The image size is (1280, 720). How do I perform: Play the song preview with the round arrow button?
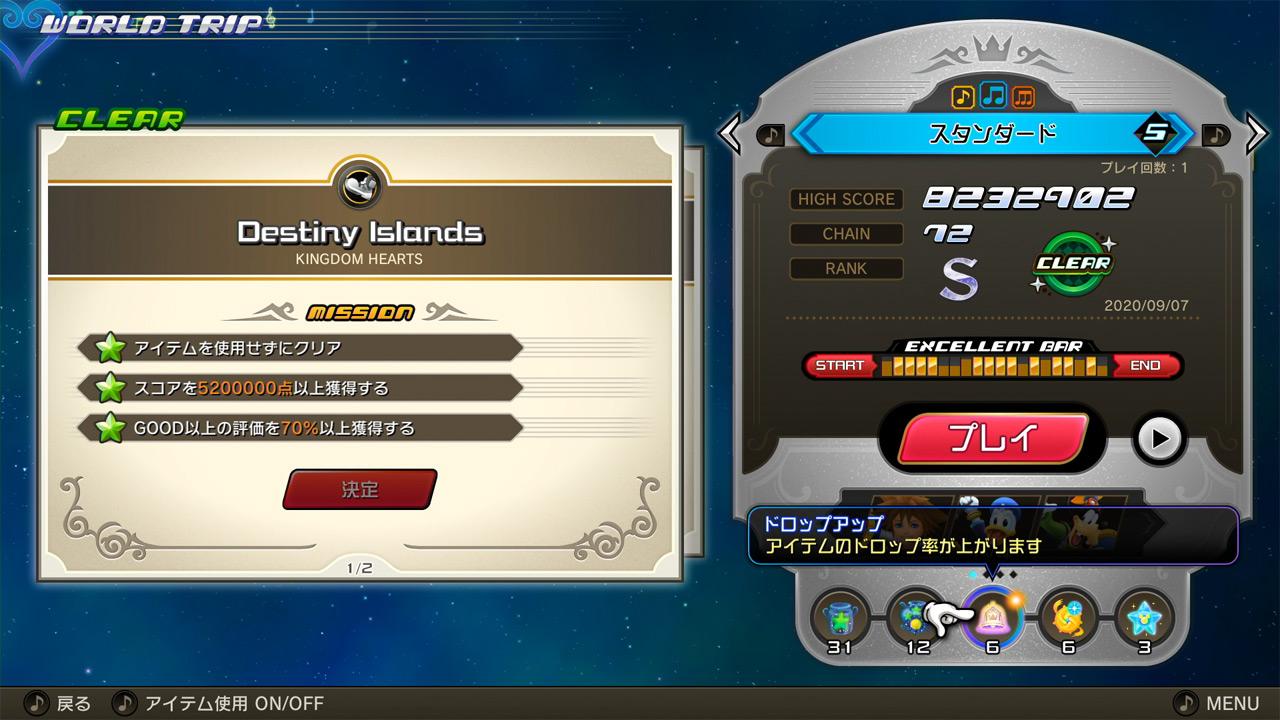tap(1159, 438)
